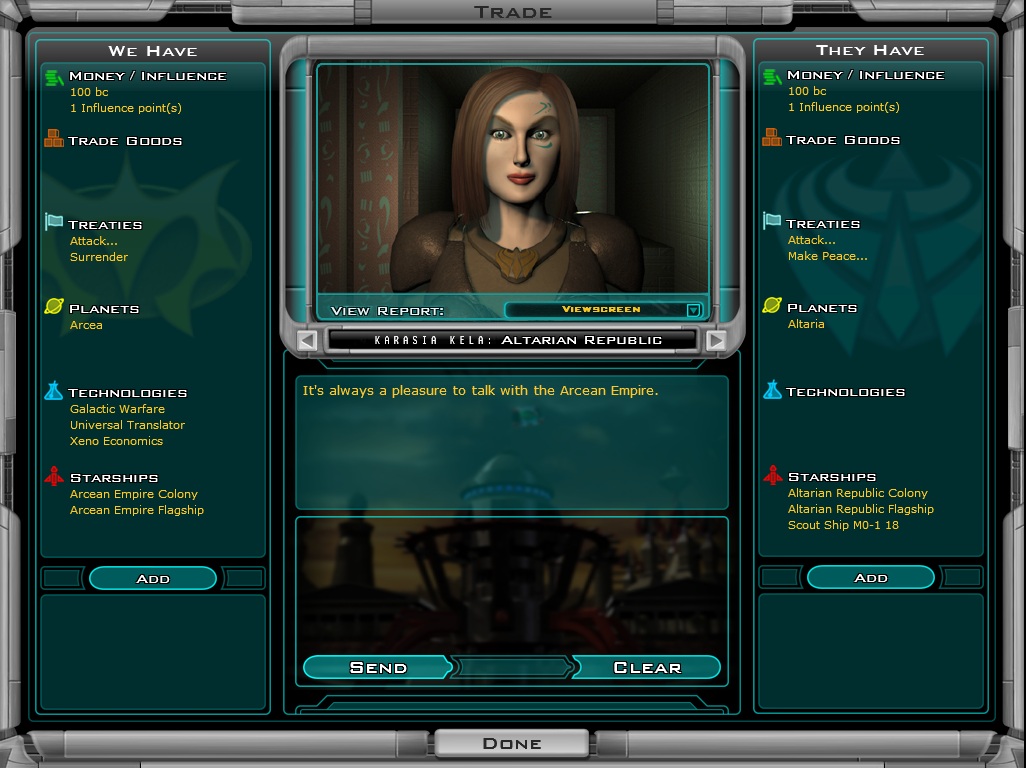Select our 100 bc money entry

(82, 92)
